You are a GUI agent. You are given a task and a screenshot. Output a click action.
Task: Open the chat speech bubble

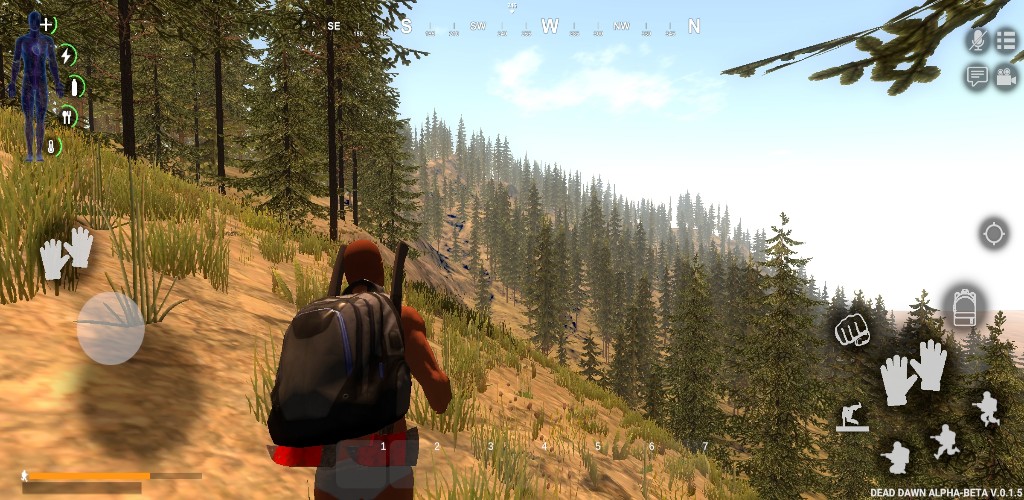tap(977, 76)
